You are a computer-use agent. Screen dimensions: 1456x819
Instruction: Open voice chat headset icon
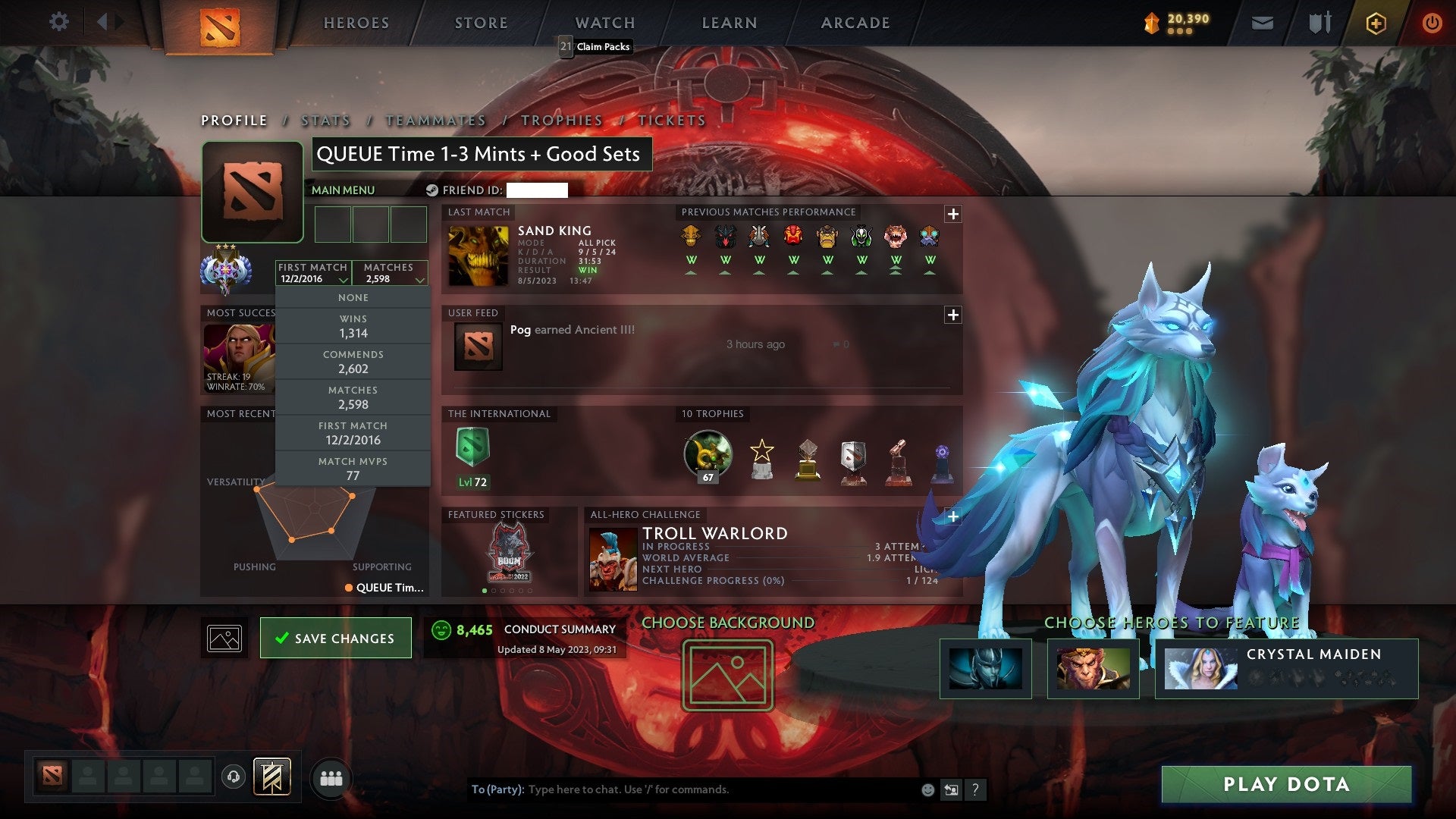[x=233, y=777]
